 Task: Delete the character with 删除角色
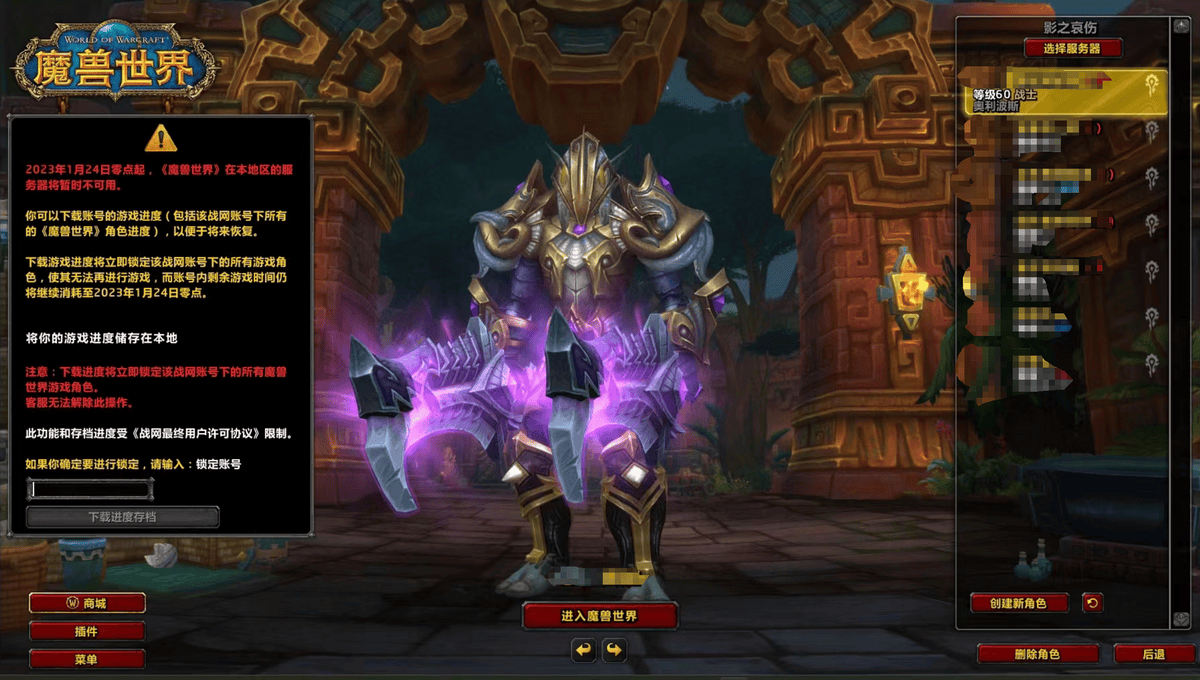[x=1037, y=654]
